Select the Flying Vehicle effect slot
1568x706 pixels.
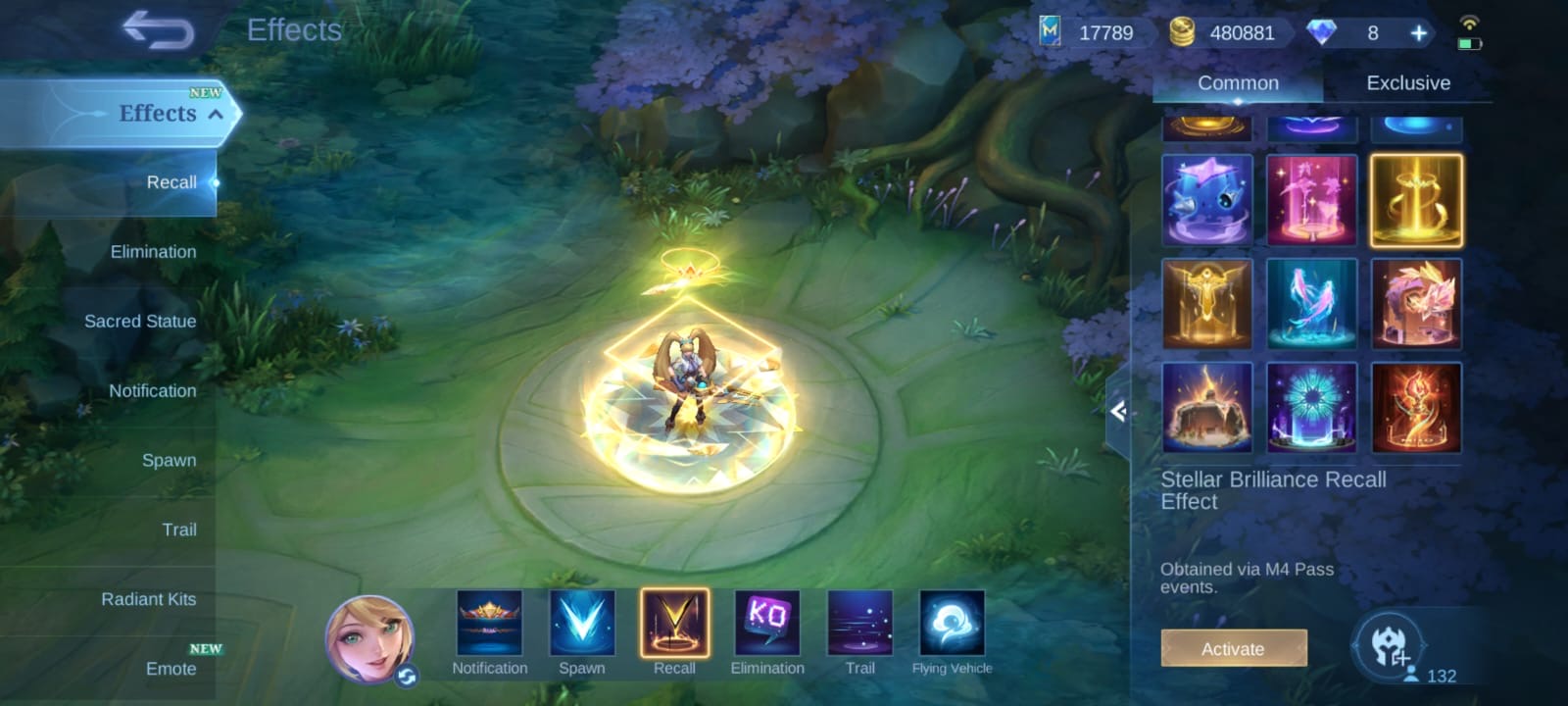[952, 624]
